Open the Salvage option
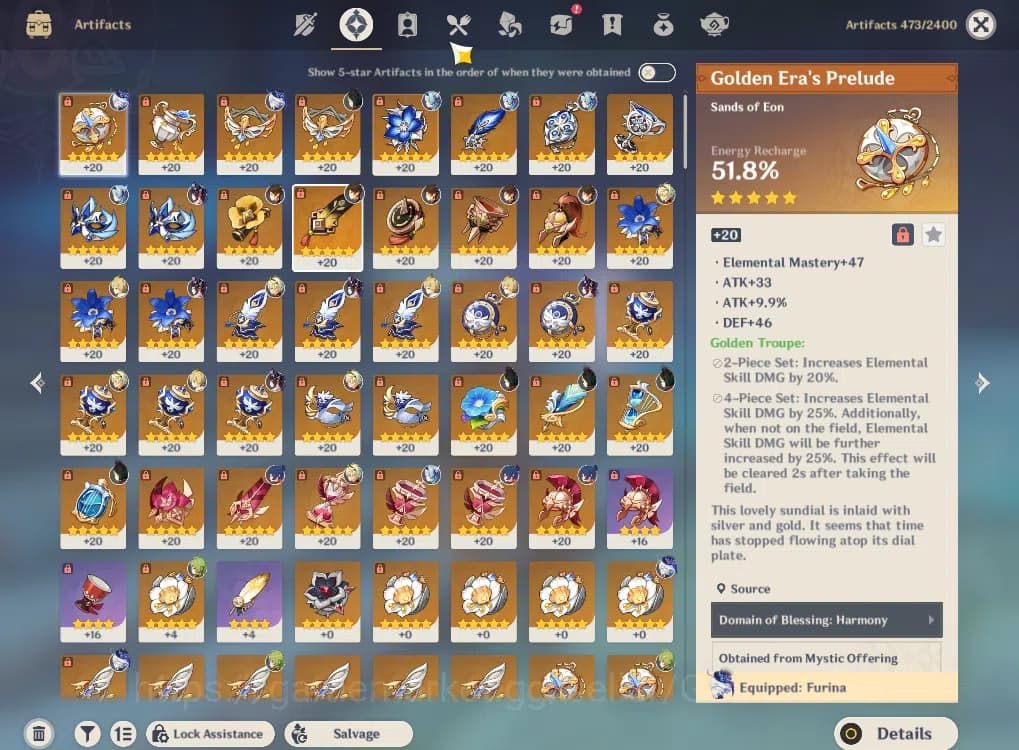1019x750 pixels. pyautogui.click(x=348, y=733)
